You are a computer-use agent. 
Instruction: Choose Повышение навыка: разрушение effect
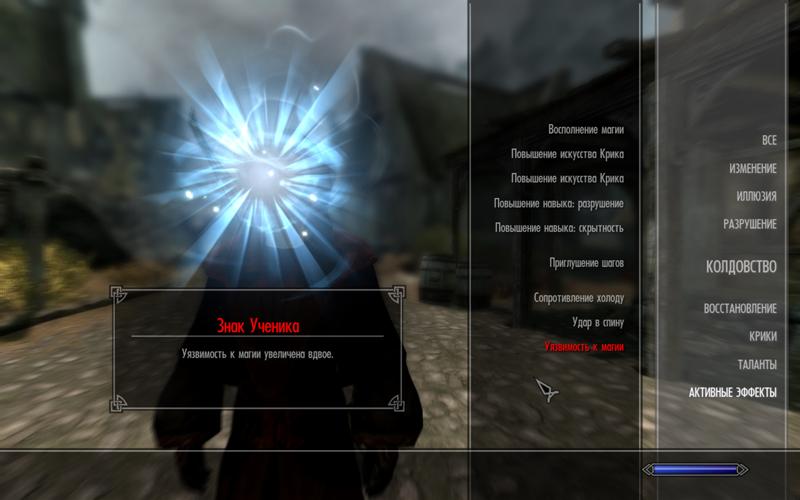558,203
